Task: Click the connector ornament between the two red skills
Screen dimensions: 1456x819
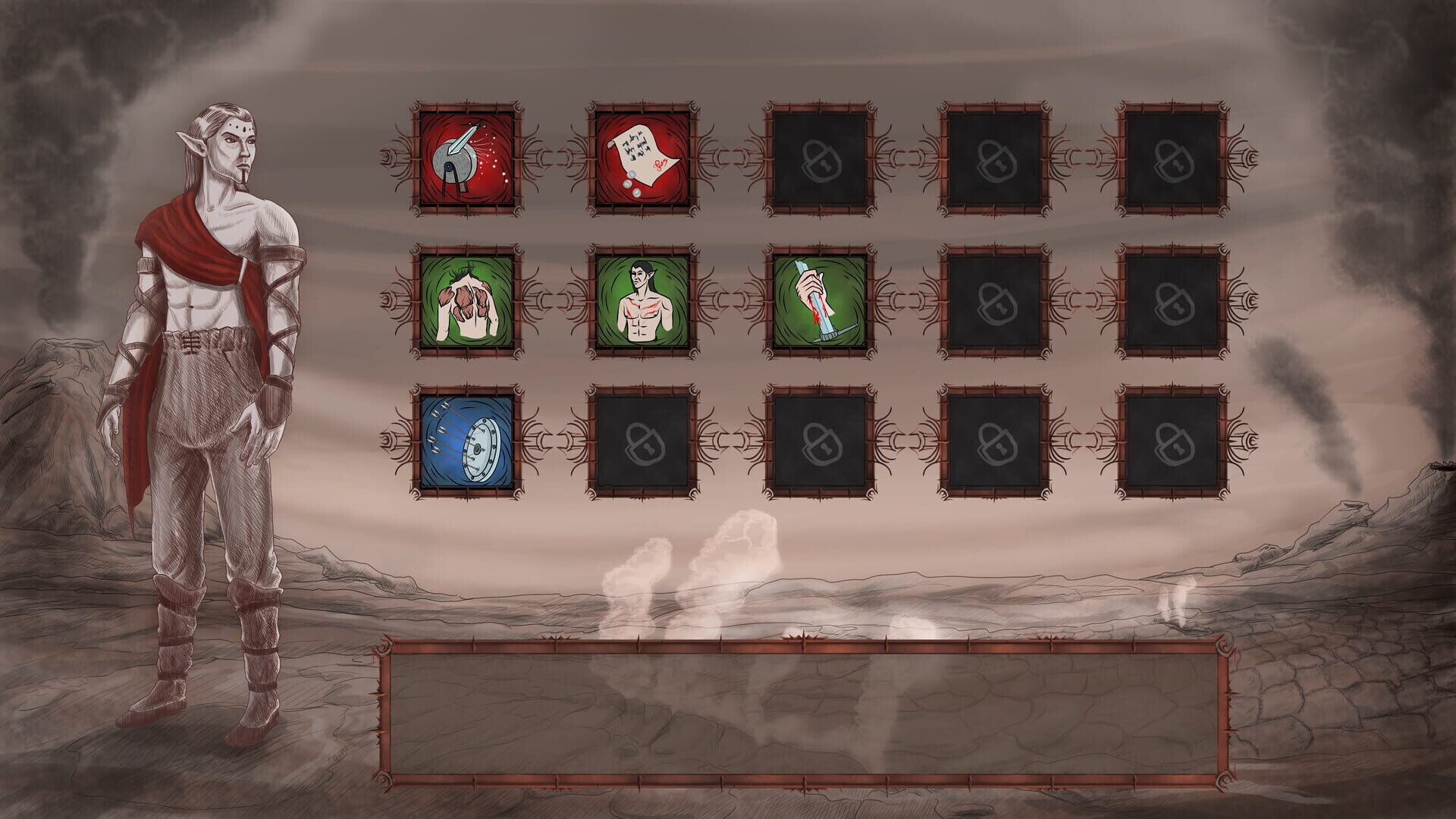Action: point(556,155)
